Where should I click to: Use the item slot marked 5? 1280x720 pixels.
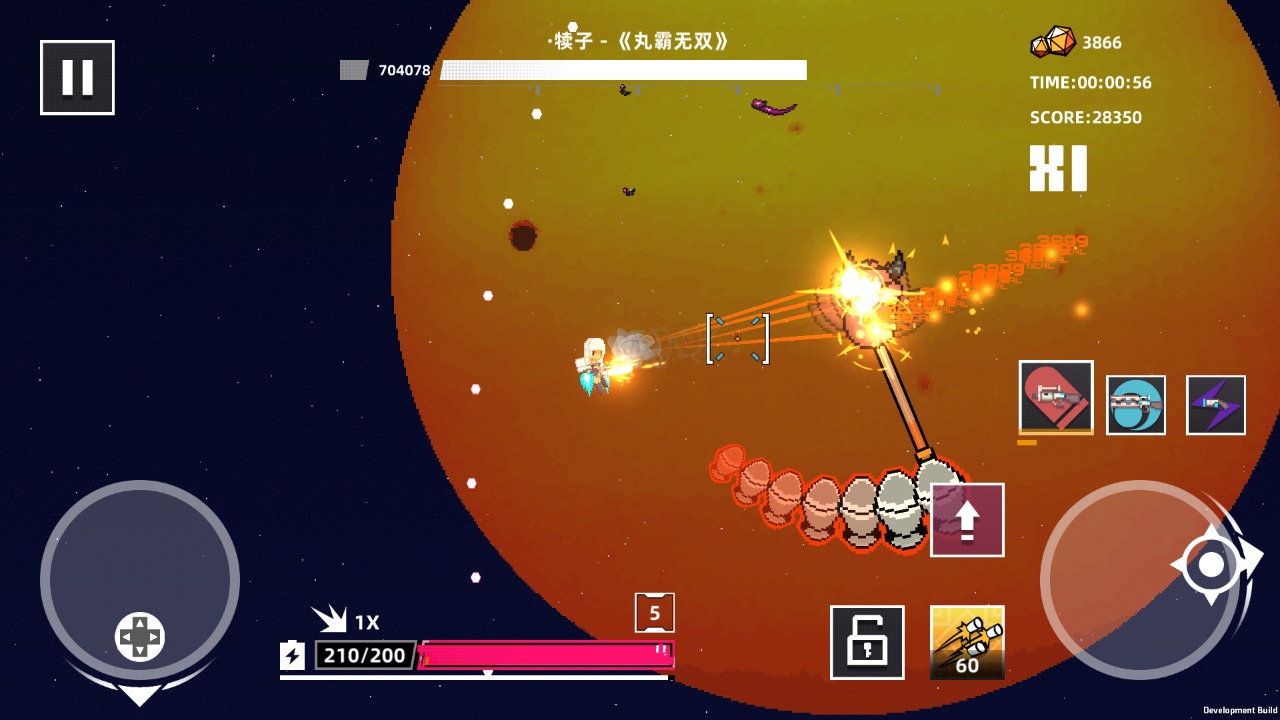click(655, 613)
